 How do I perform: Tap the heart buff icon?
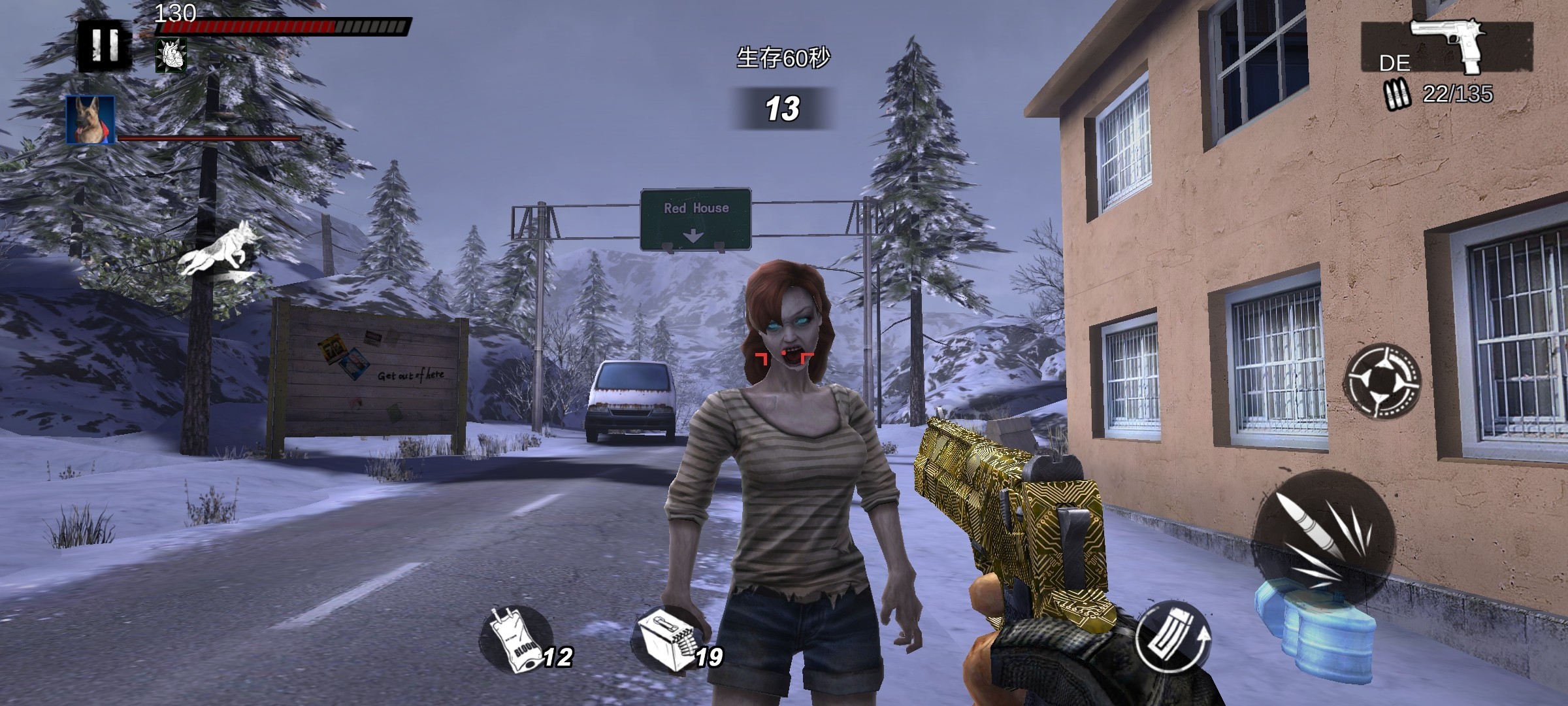[x=171, y=55]
